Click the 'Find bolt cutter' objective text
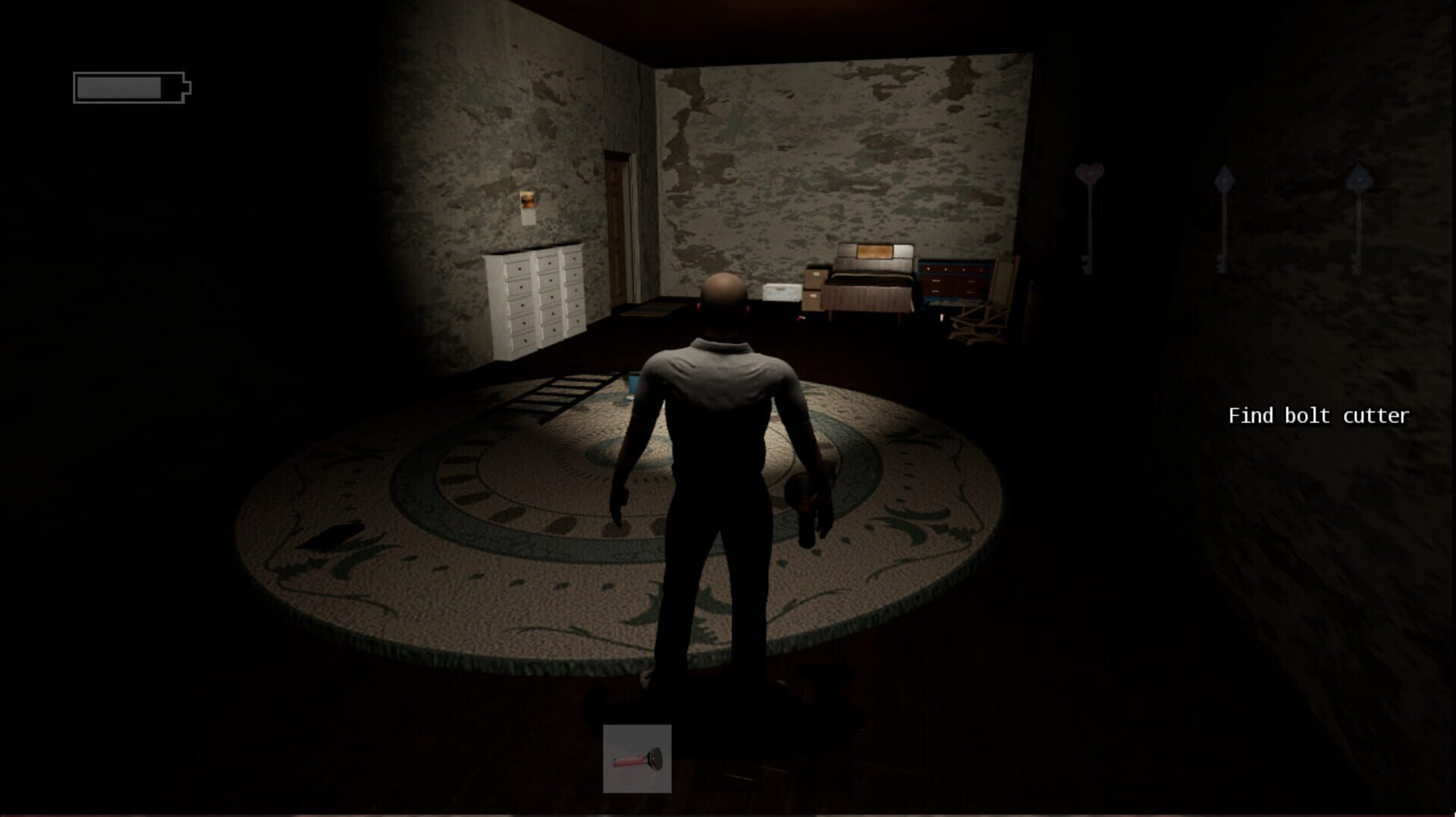The image size is (1456, 817). 1318,416
